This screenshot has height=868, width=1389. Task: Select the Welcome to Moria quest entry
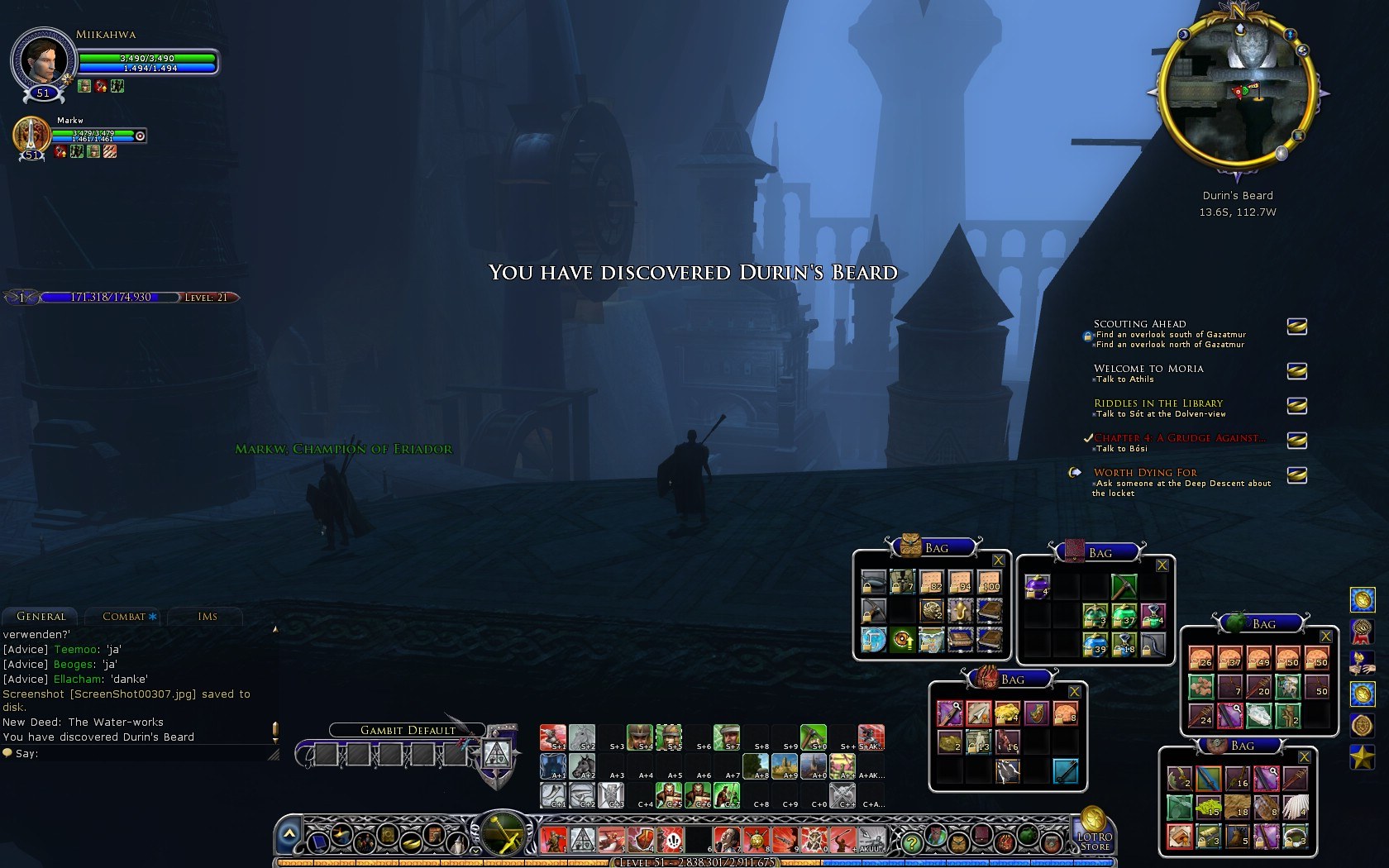tap(1148, 369)
